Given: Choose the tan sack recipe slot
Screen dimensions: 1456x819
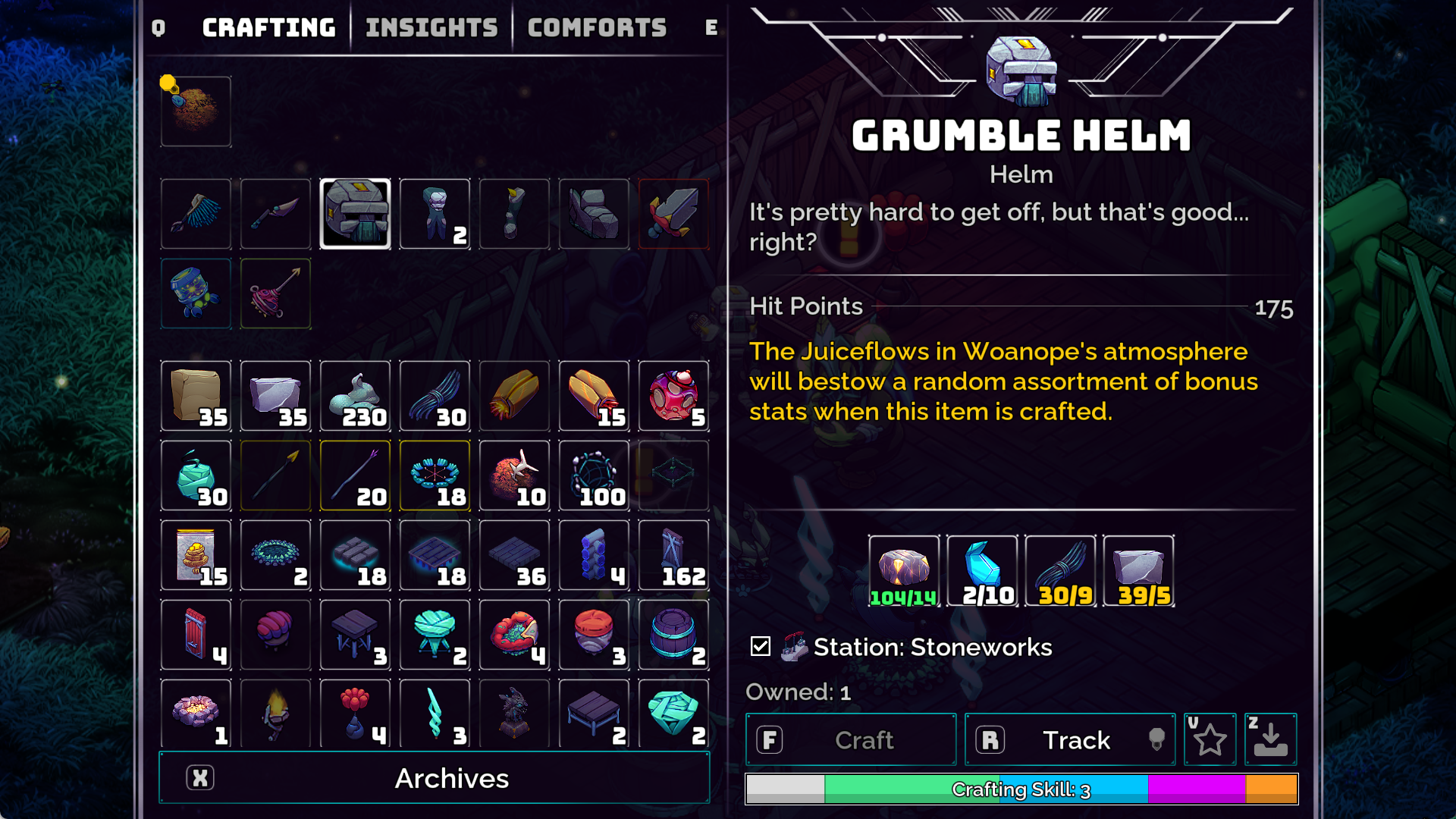Looking at the screenshot, I should 196,396.
